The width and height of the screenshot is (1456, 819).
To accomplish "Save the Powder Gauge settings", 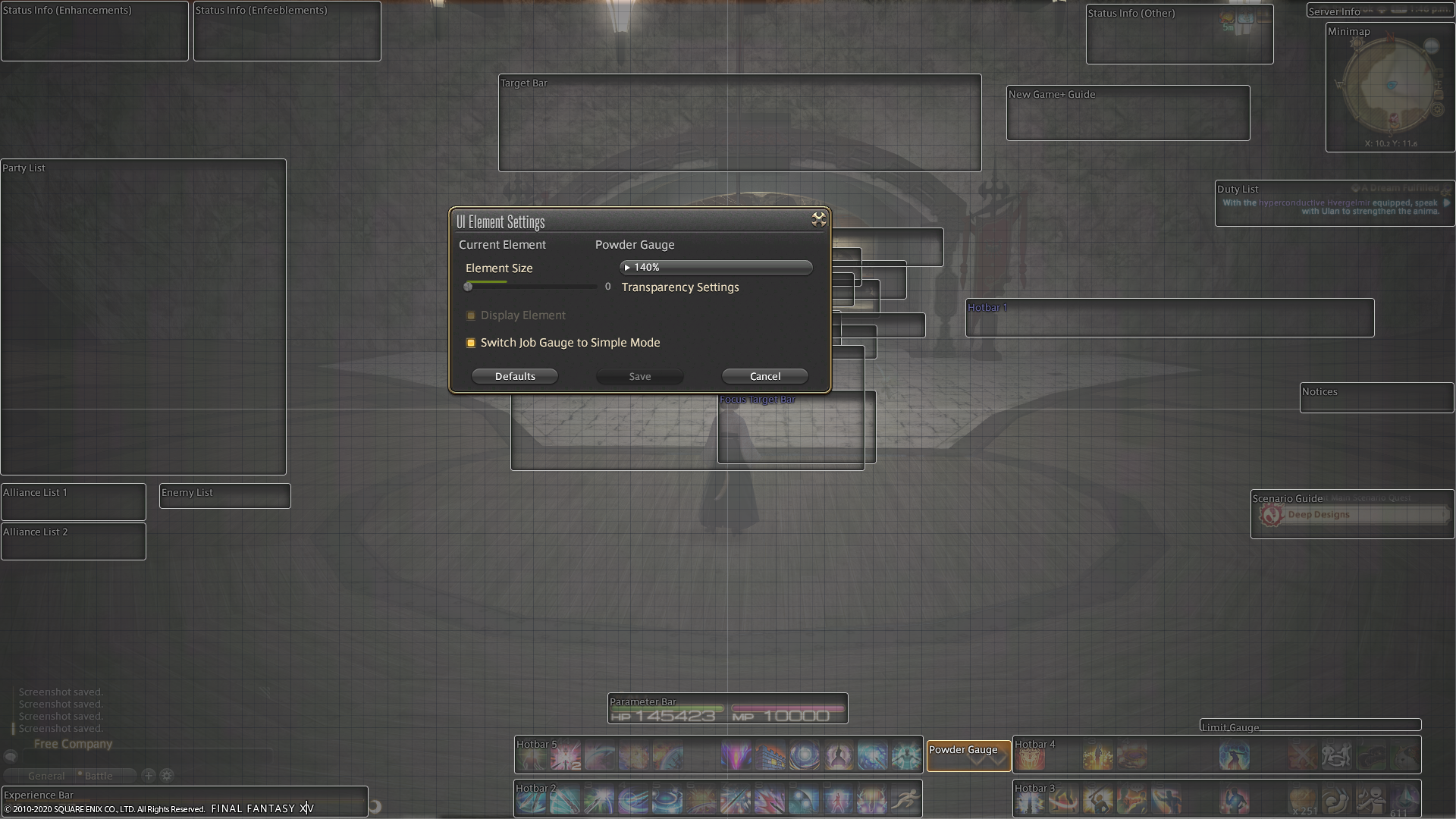I will [639, 375].
